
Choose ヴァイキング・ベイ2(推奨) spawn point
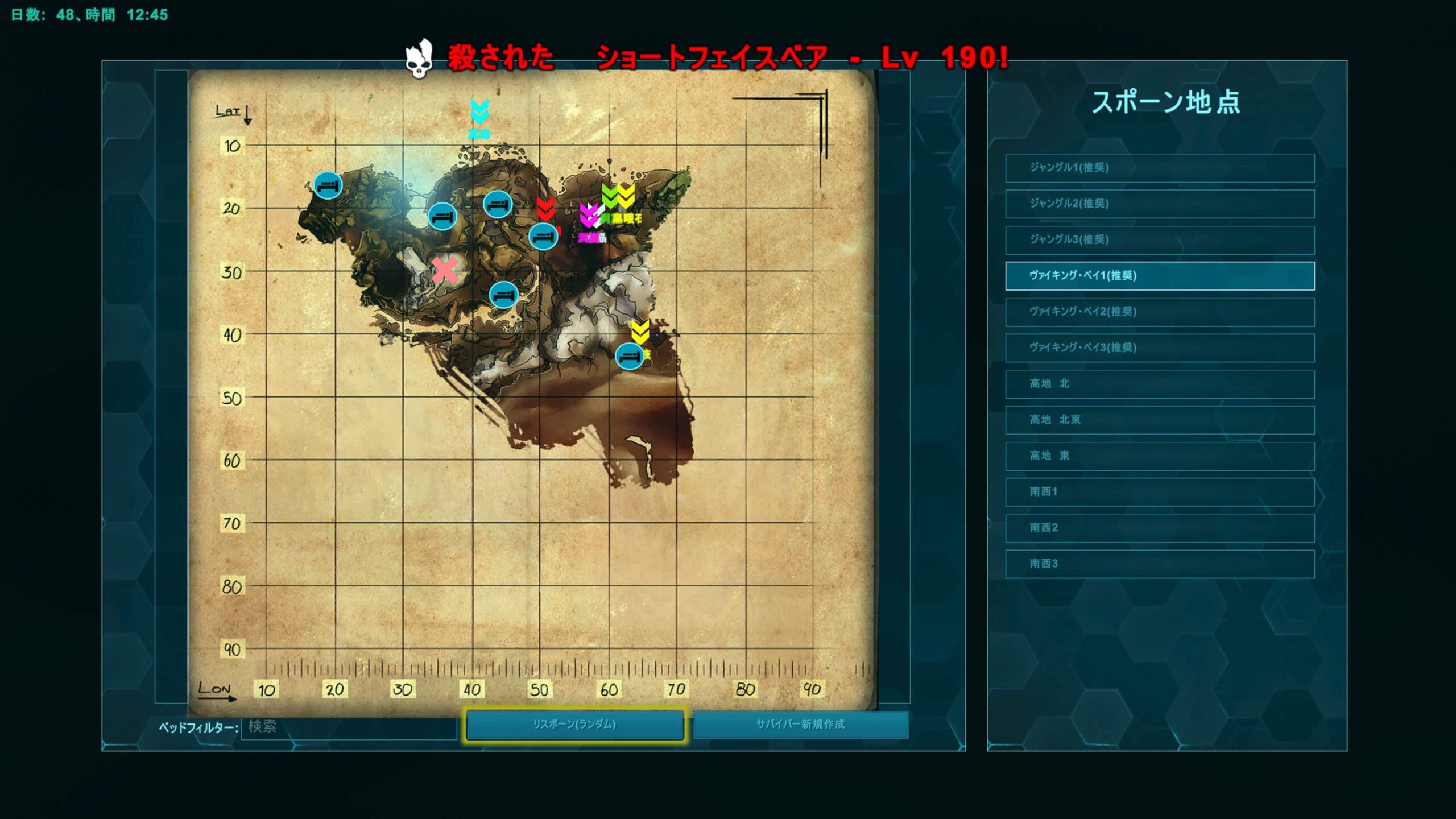(x=1159, y=312)
